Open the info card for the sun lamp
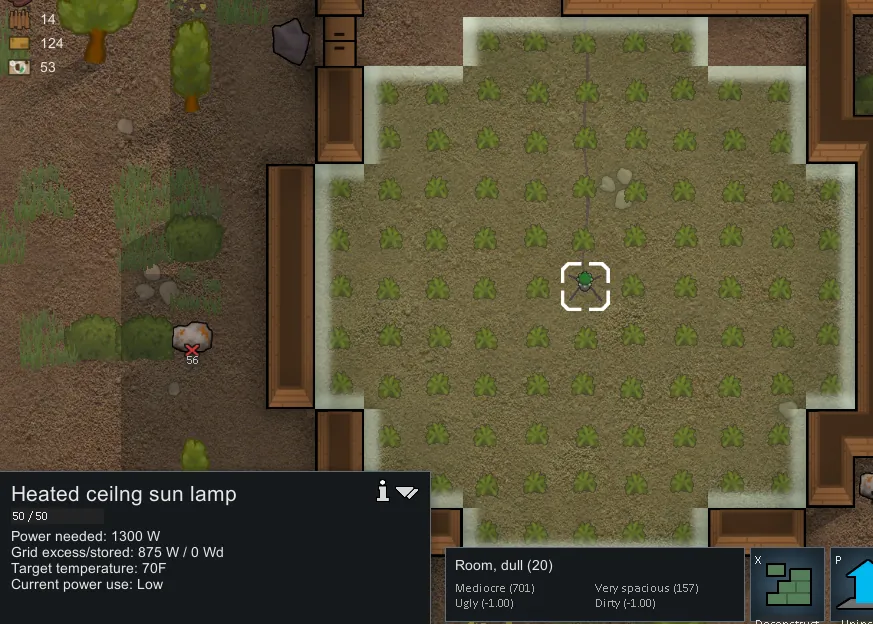The height and width of the screenshot is (624, 873). click(382, 490)
